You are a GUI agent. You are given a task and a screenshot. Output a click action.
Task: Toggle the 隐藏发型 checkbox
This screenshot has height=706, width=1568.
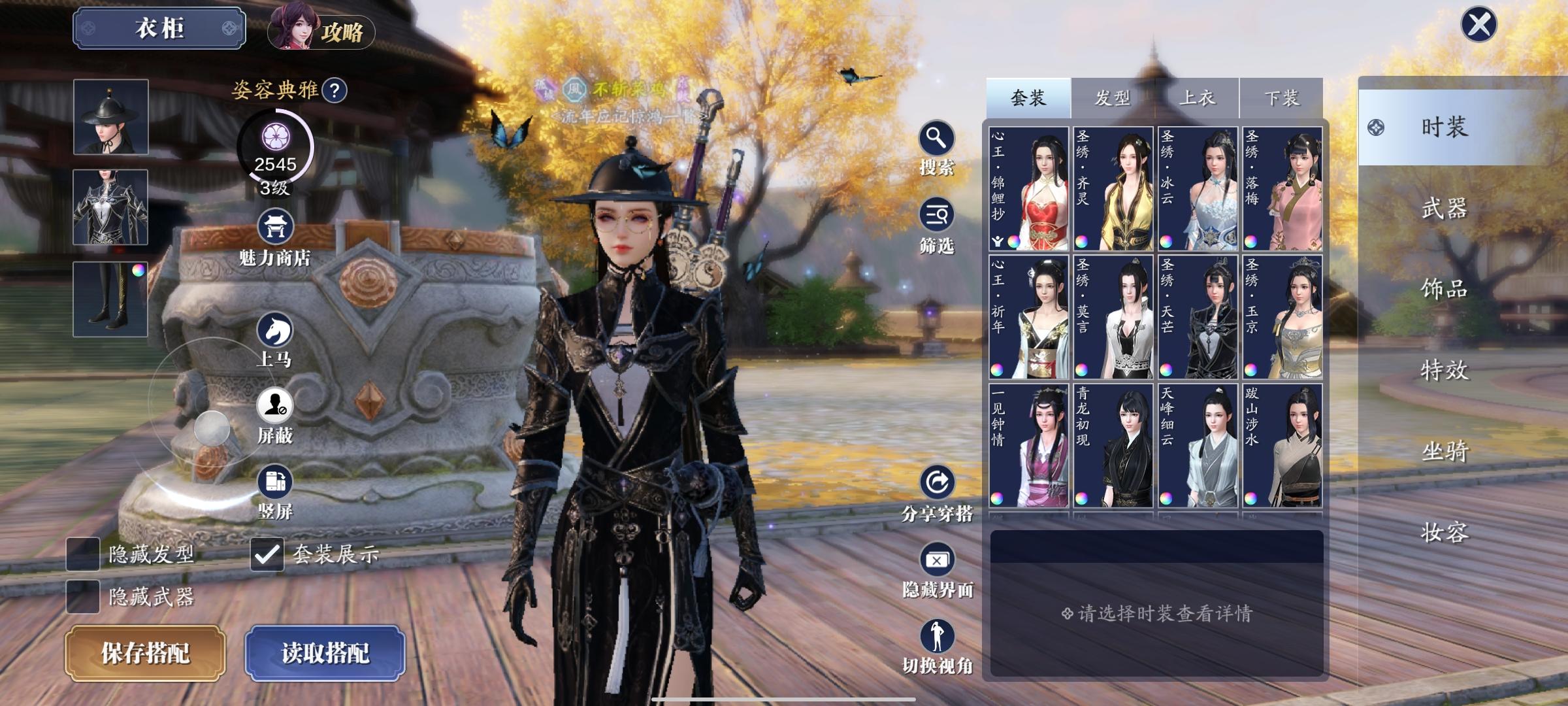tap(84, 554)
